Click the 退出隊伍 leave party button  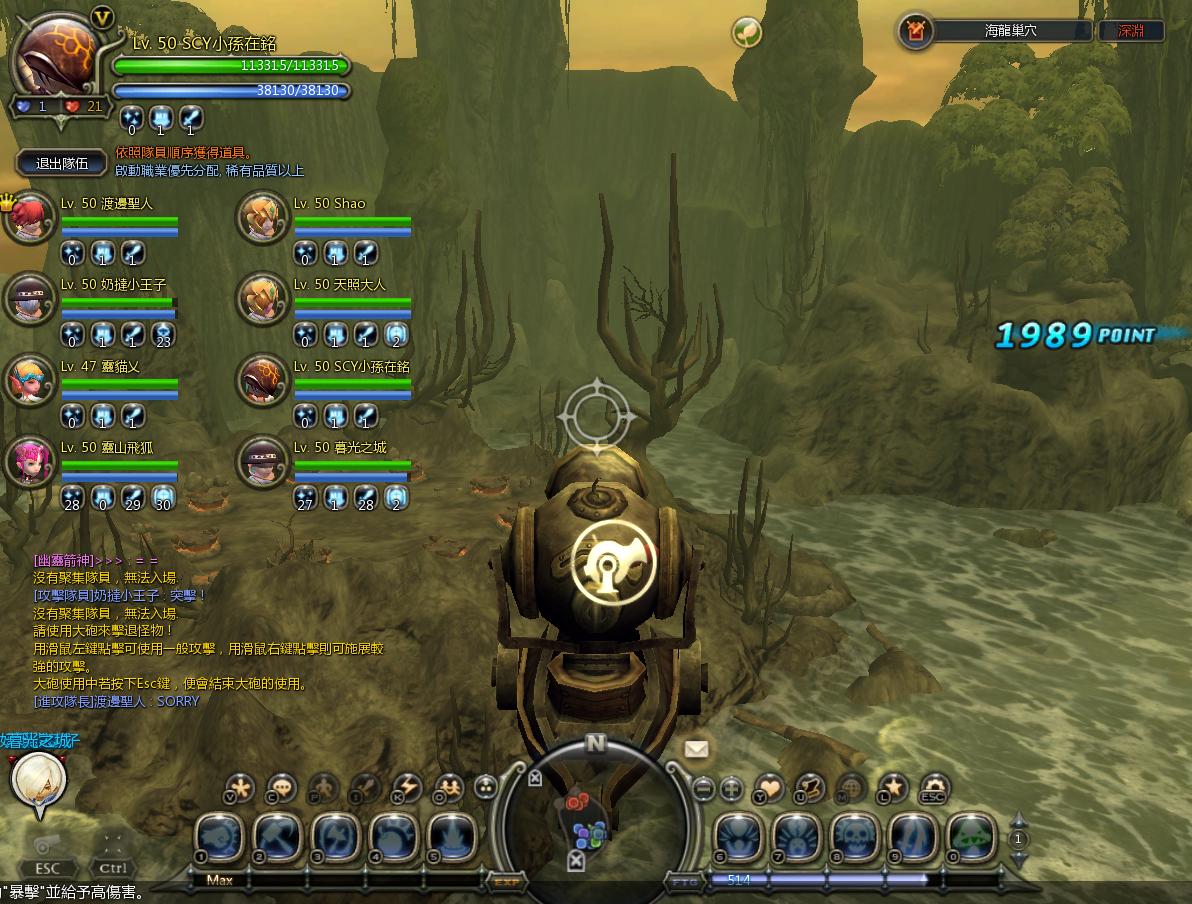pyautogui.click(x=62, y=163)
